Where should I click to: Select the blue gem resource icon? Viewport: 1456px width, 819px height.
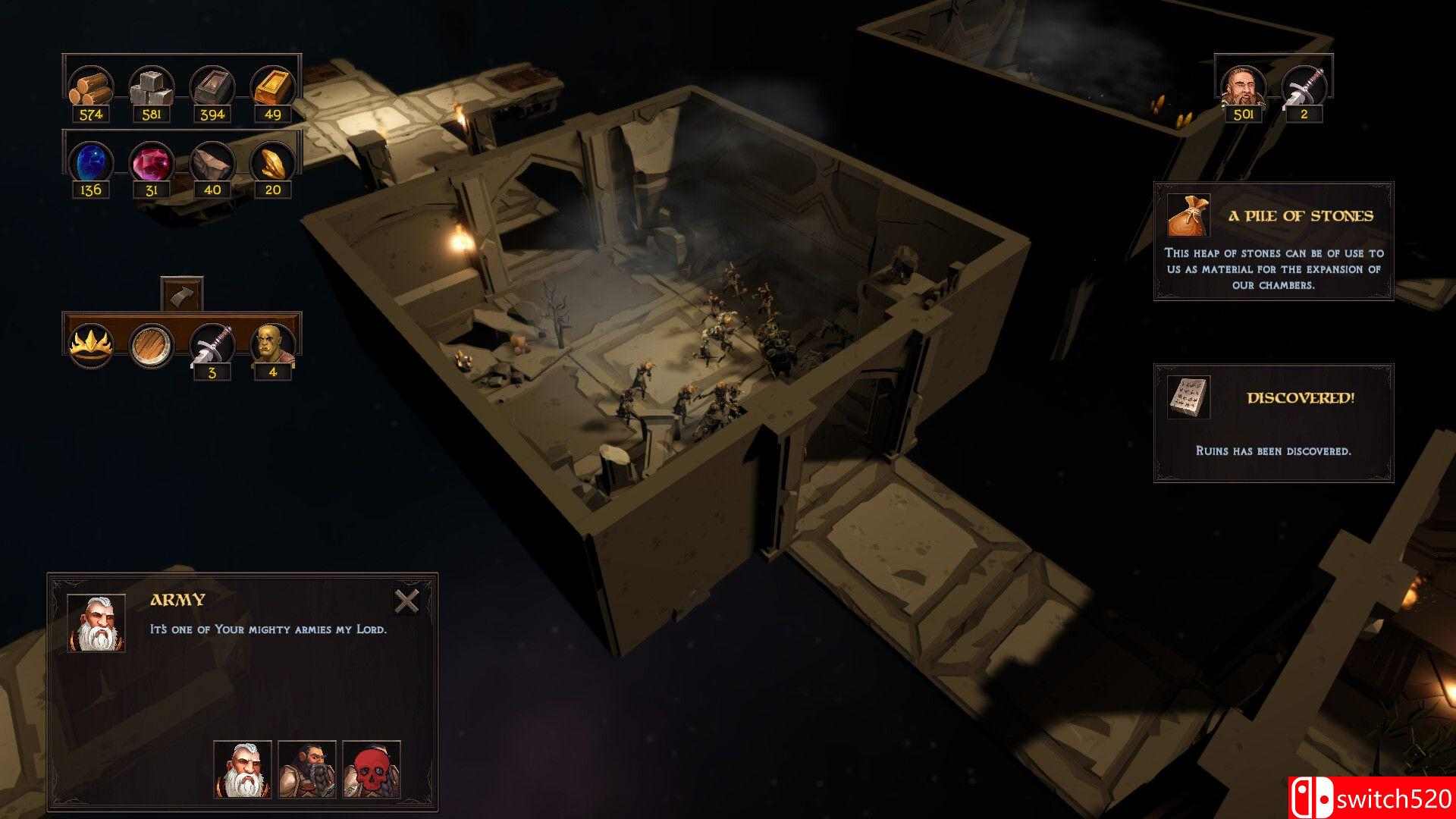tap(91, 162)
